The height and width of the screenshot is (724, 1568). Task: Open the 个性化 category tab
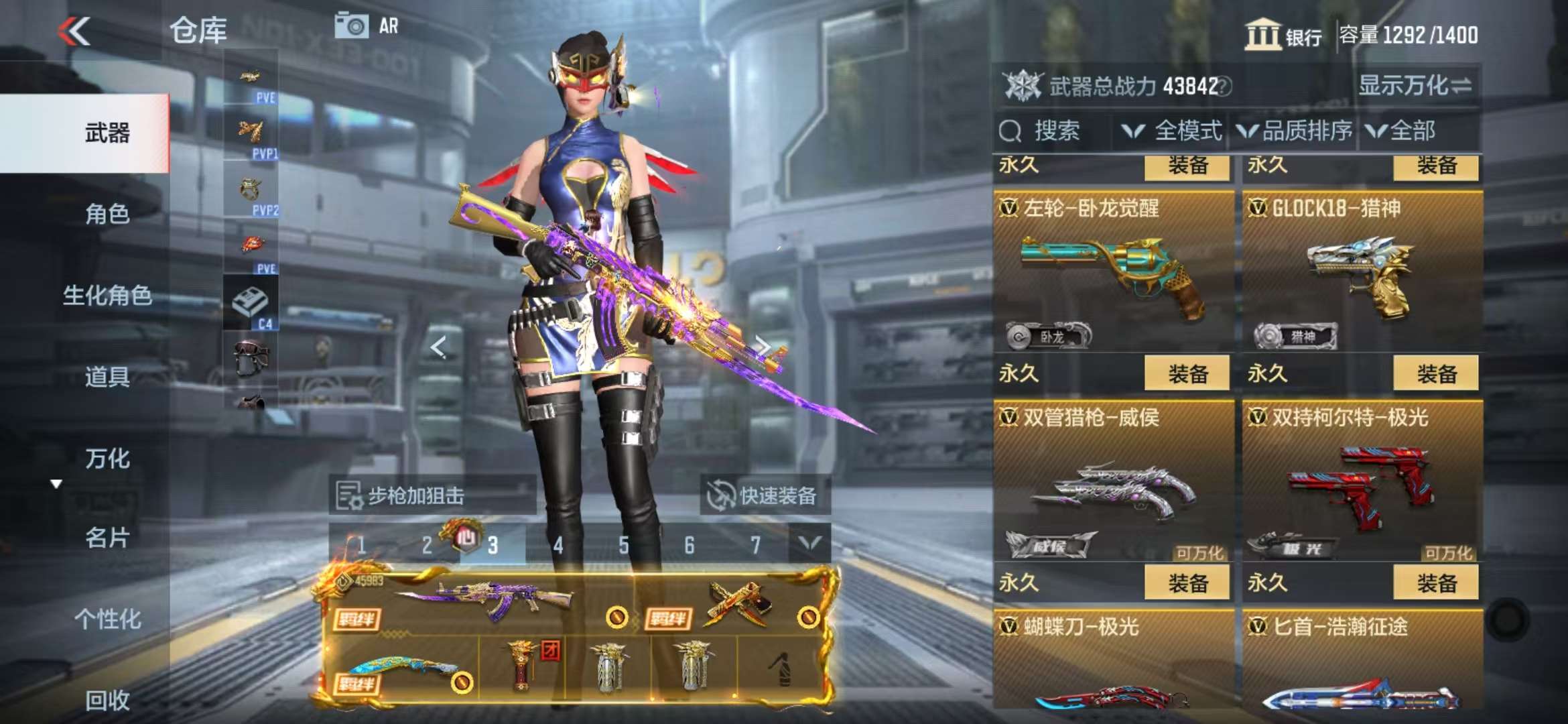(x=107, y=619)
